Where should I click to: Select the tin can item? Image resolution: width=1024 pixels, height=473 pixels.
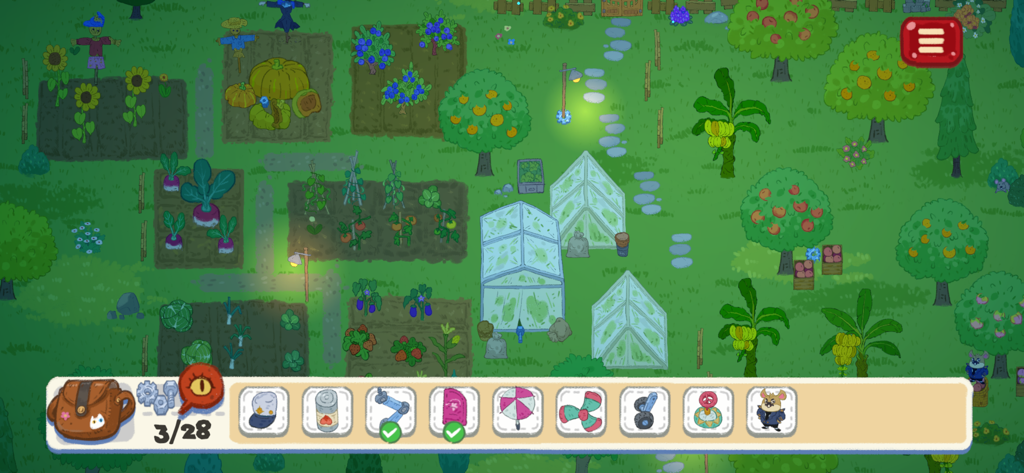327,411
